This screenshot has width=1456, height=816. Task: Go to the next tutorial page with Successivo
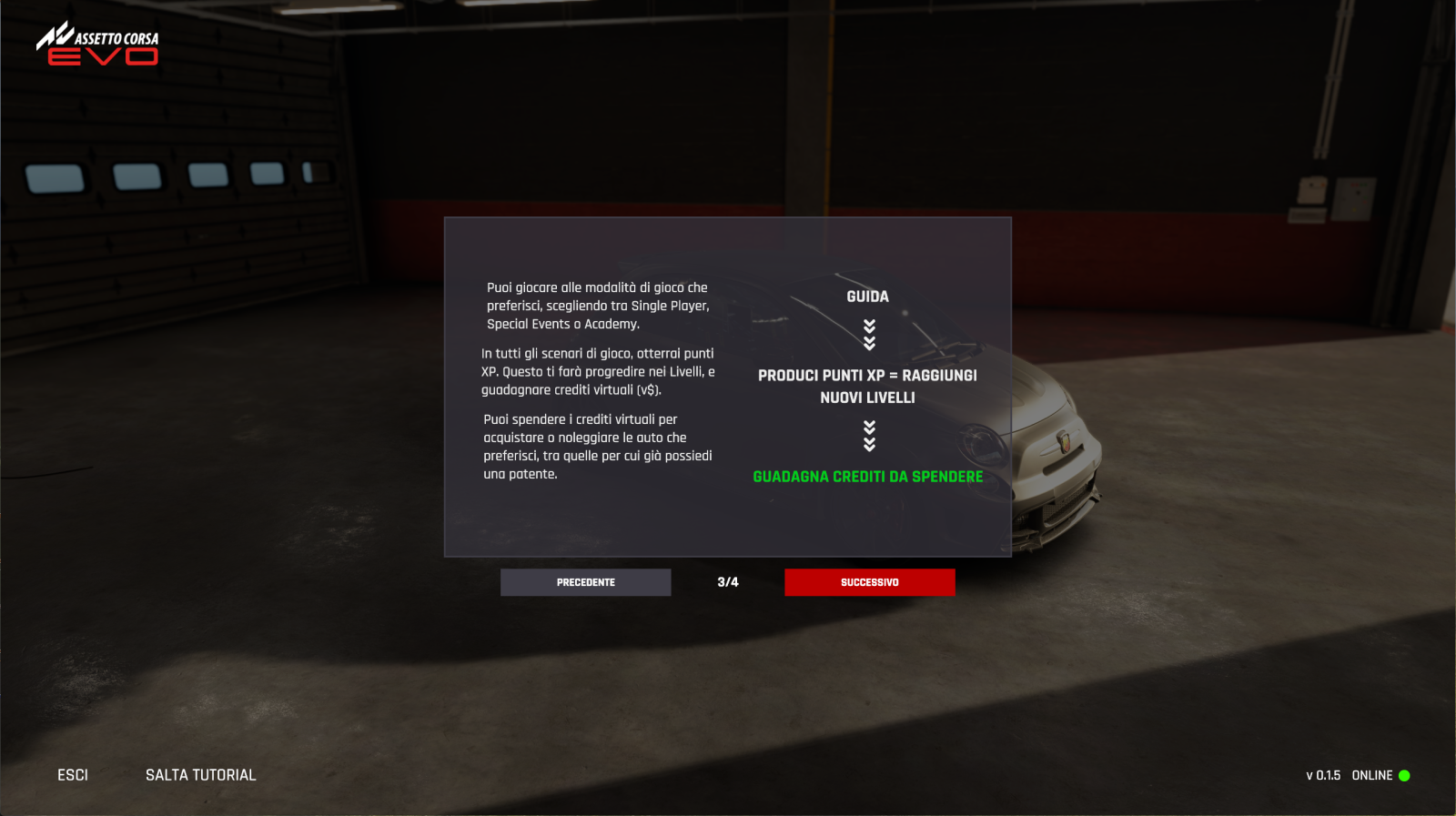pos(869,582)
